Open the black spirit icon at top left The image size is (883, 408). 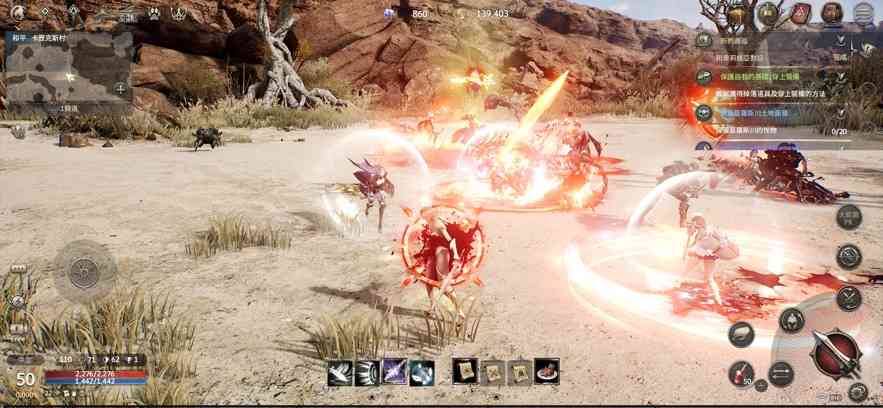pyautogui.click(x=18, y=13)
